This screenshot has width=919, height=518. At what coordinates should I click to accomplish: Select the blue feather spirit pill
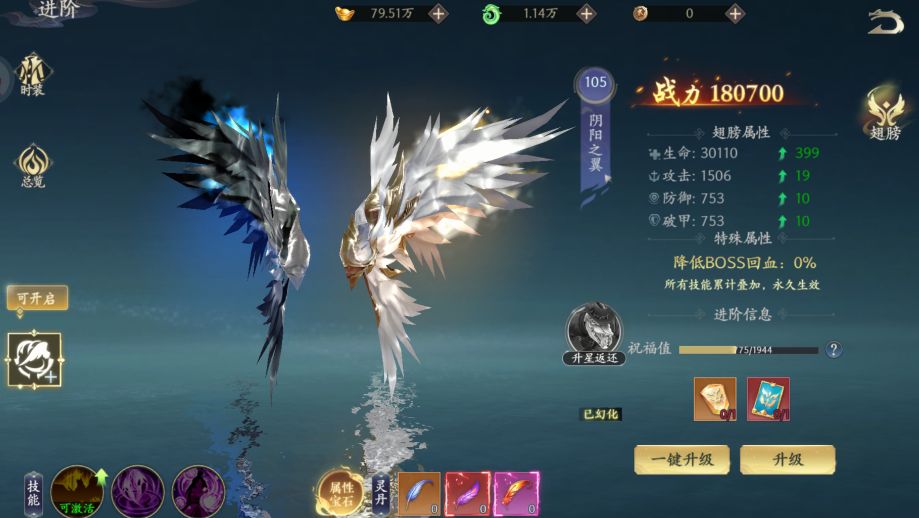419,494
